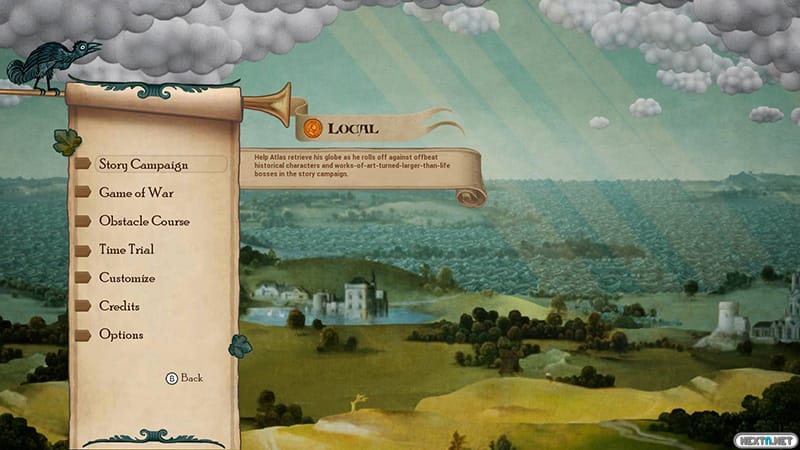
Task: Open the Options menu
Action: point(121,335)
